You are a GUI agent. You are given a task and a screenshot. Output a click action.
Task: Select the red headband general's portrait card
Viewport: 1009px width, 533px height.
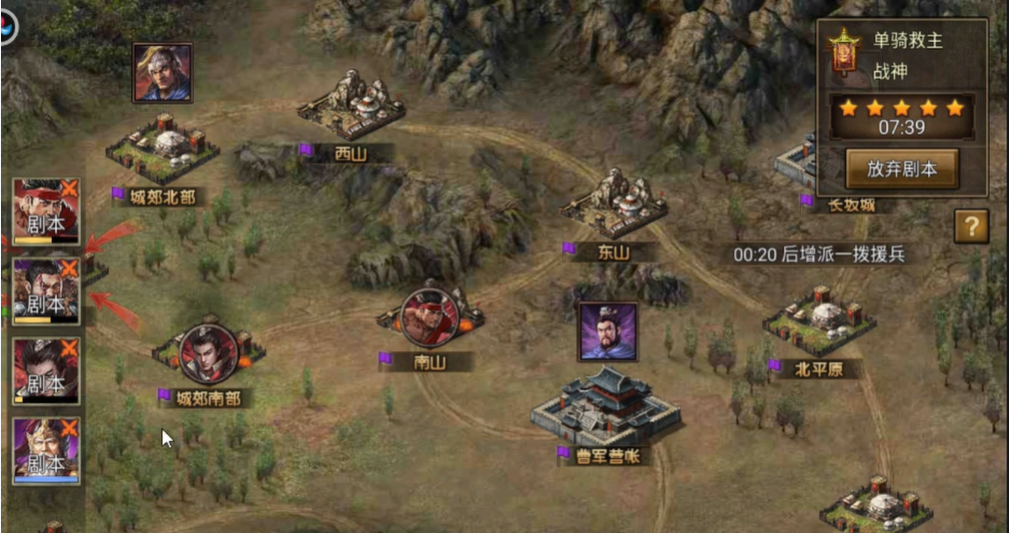46,212
